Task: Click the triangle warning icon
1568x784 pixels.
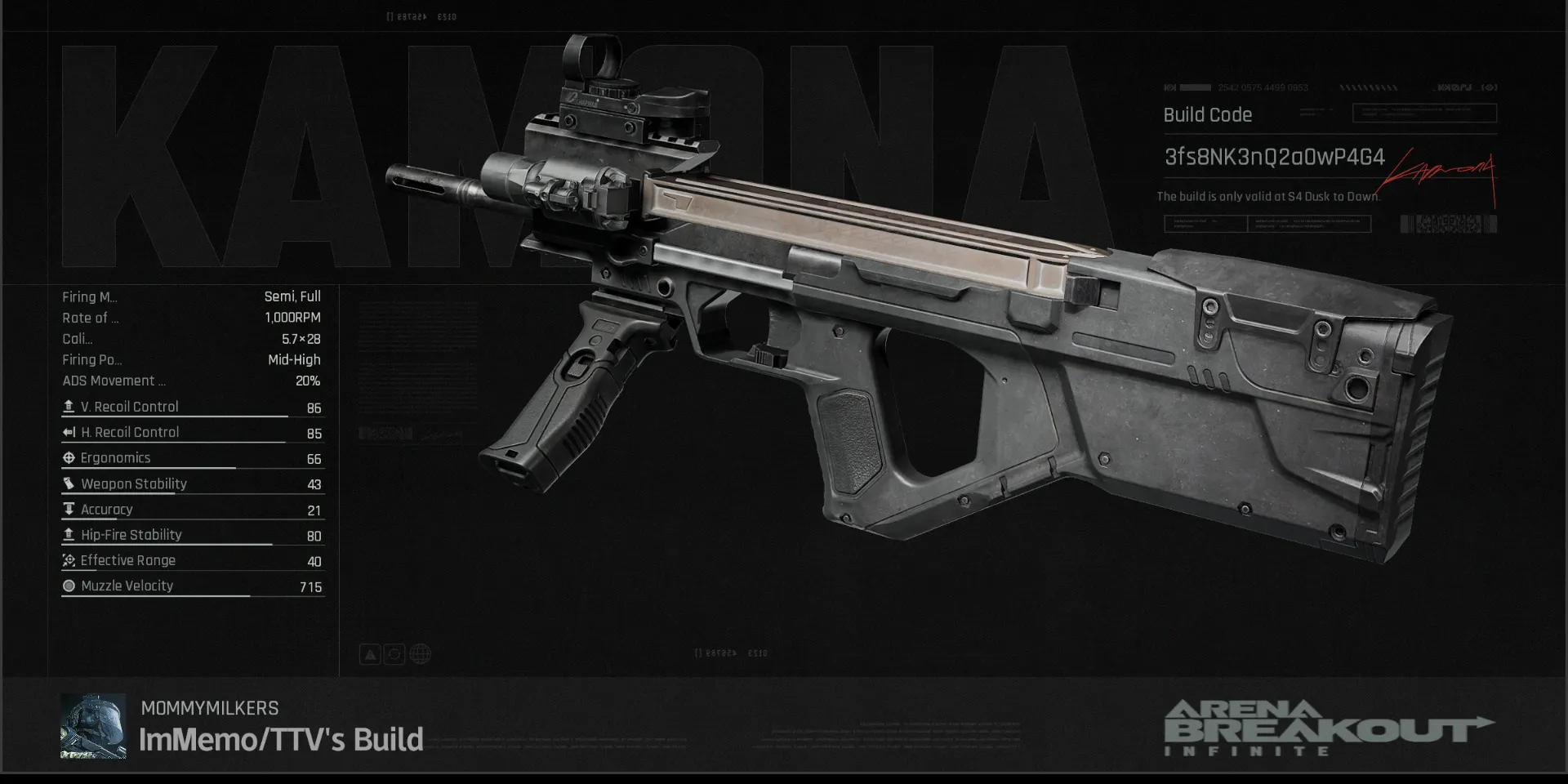Action: [x=370, y=654]
